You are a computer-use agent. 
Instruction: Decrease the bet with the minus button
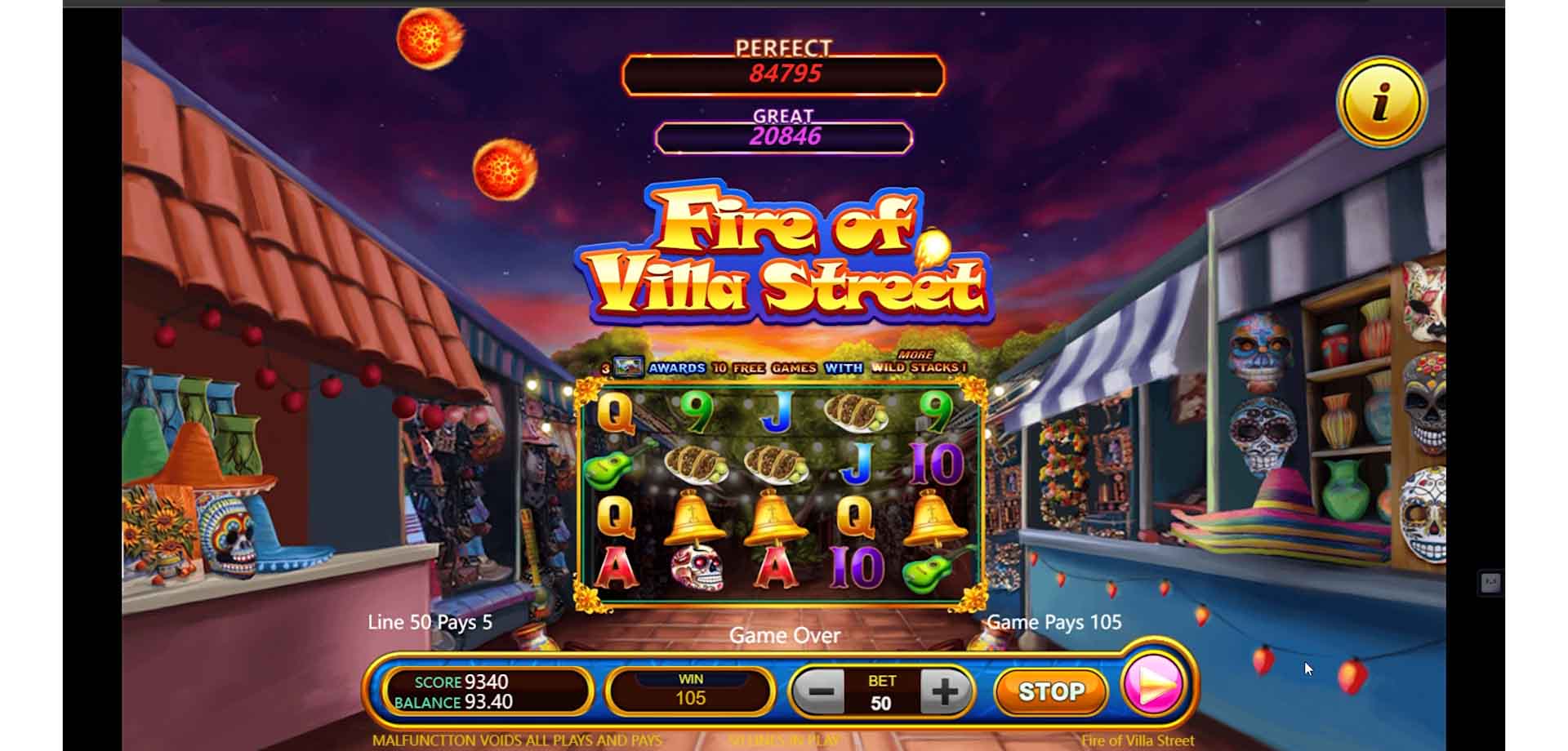coord(822,690)
